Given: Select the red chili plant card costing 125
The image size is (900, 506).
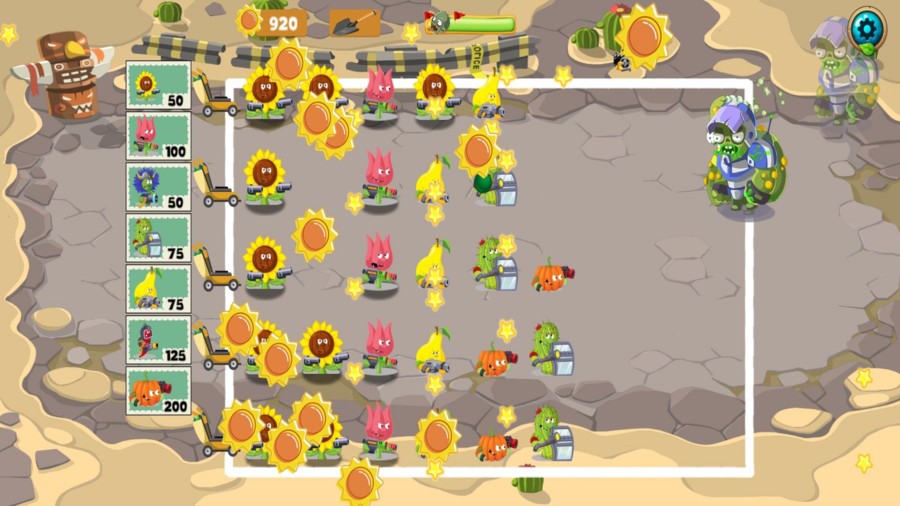Looking at the screenshot, I should click(x=158, y=340).
